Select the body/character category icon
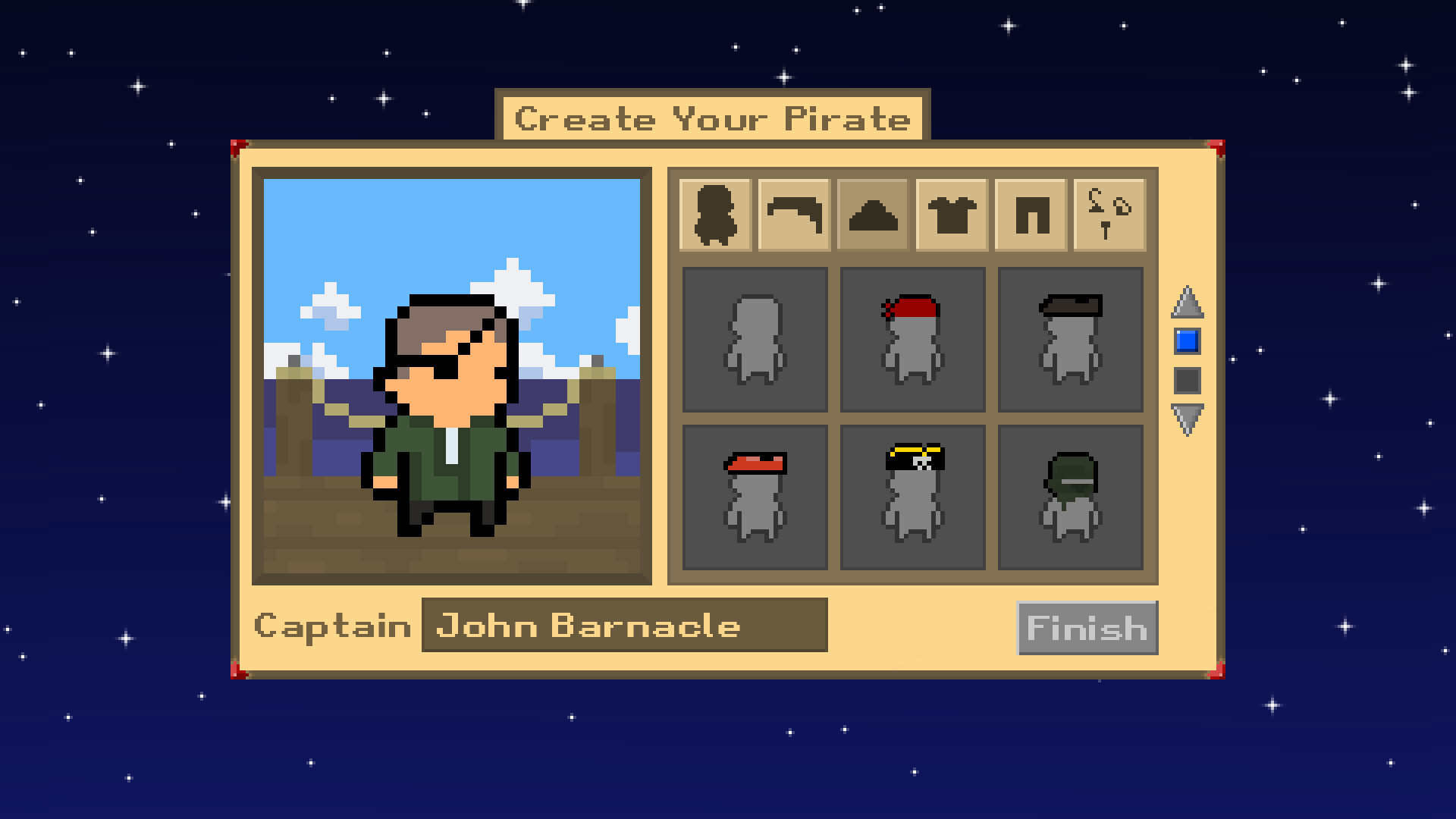The height and width of the screenshot is (819, 1456). 717,215
